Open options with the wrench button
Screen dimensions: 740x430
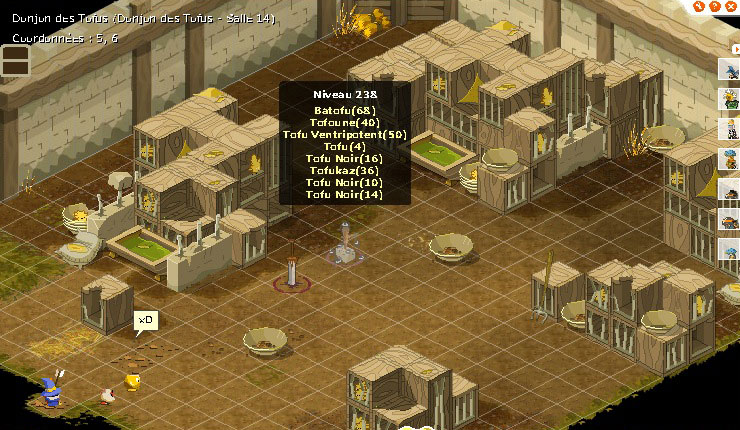tap(697, 6)
